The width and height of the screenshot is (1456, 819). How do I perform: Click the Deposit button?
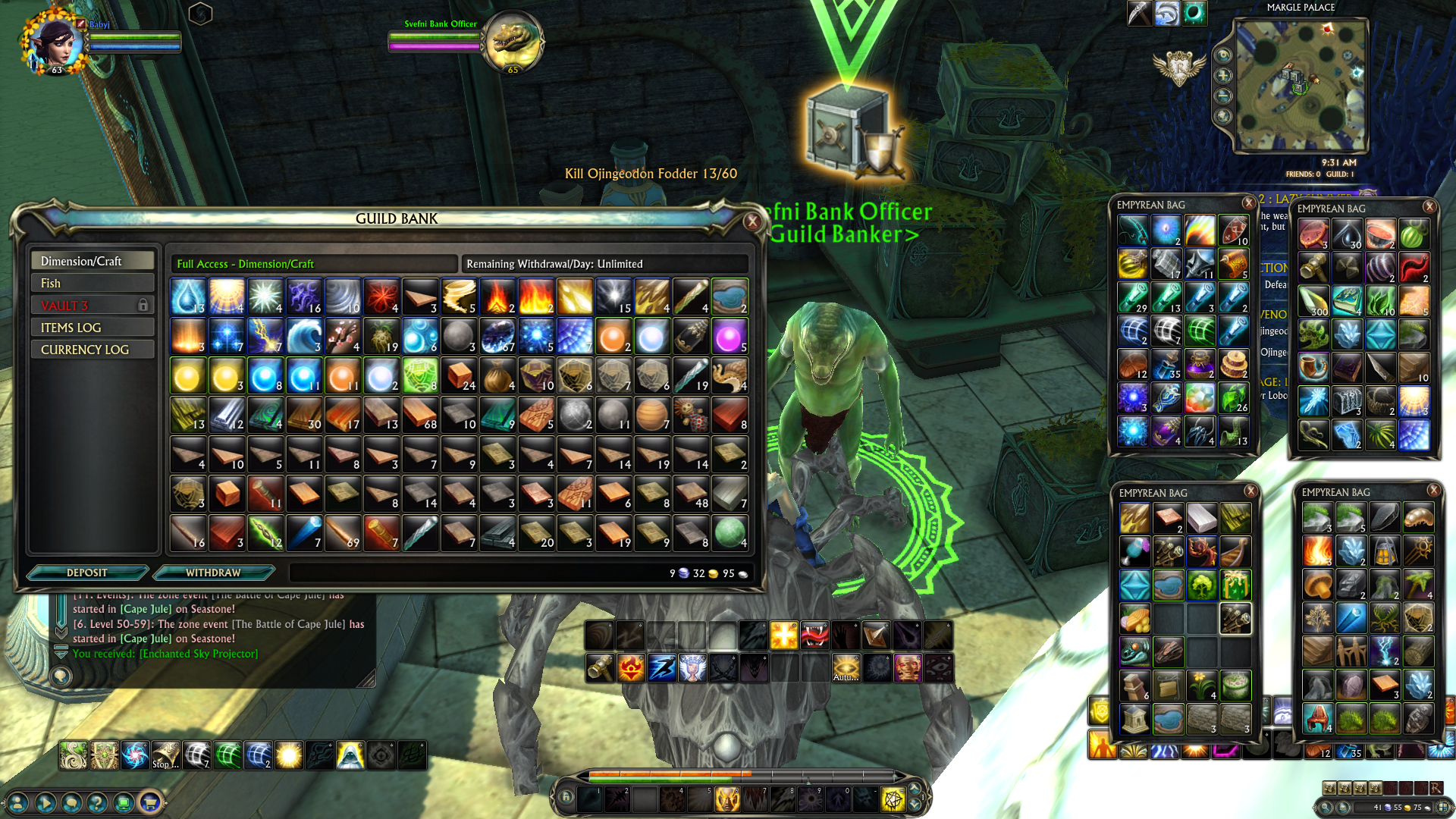(x=86, y=573)
